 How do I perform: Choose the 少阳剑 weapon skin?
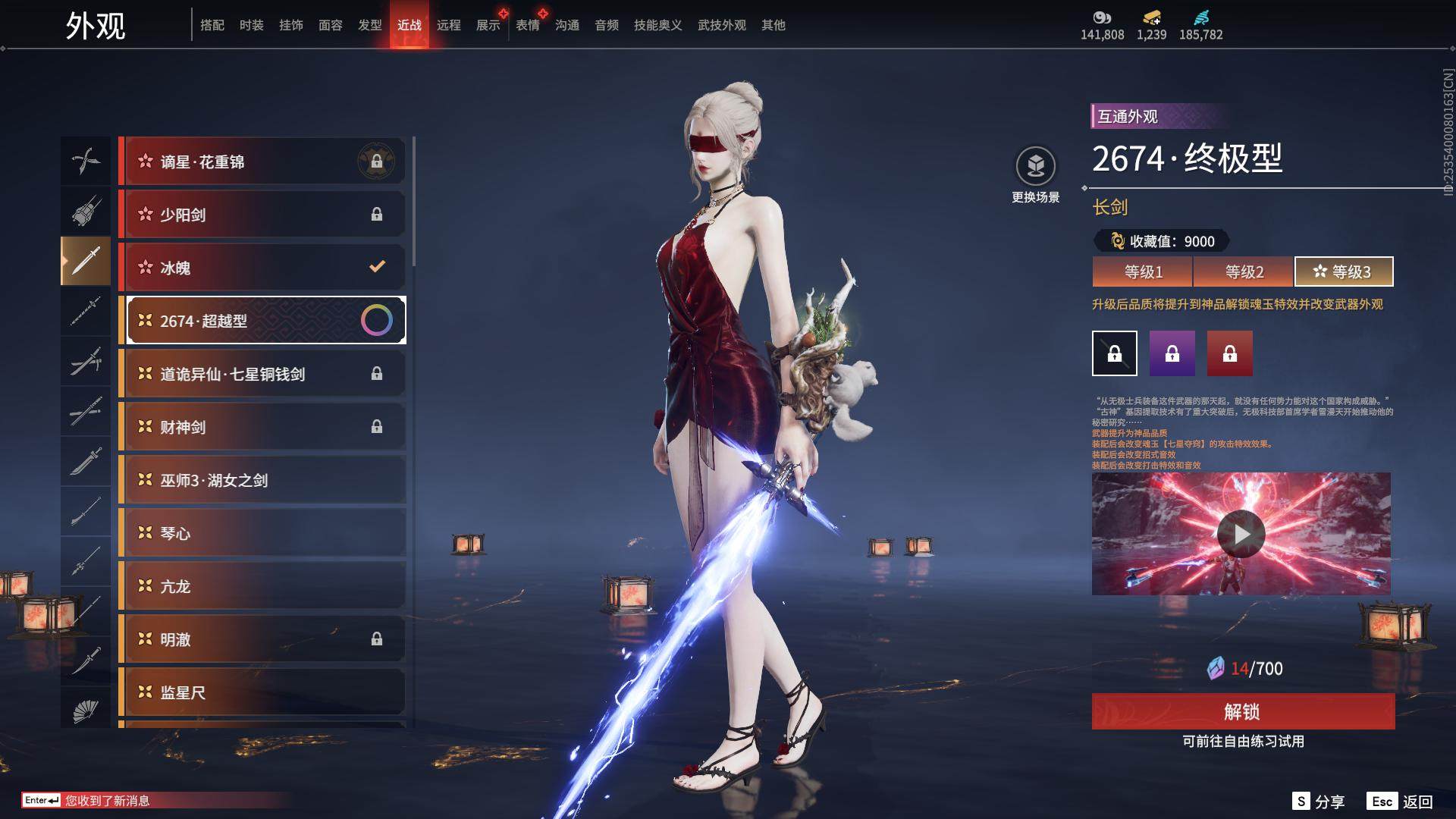(262, 215)
